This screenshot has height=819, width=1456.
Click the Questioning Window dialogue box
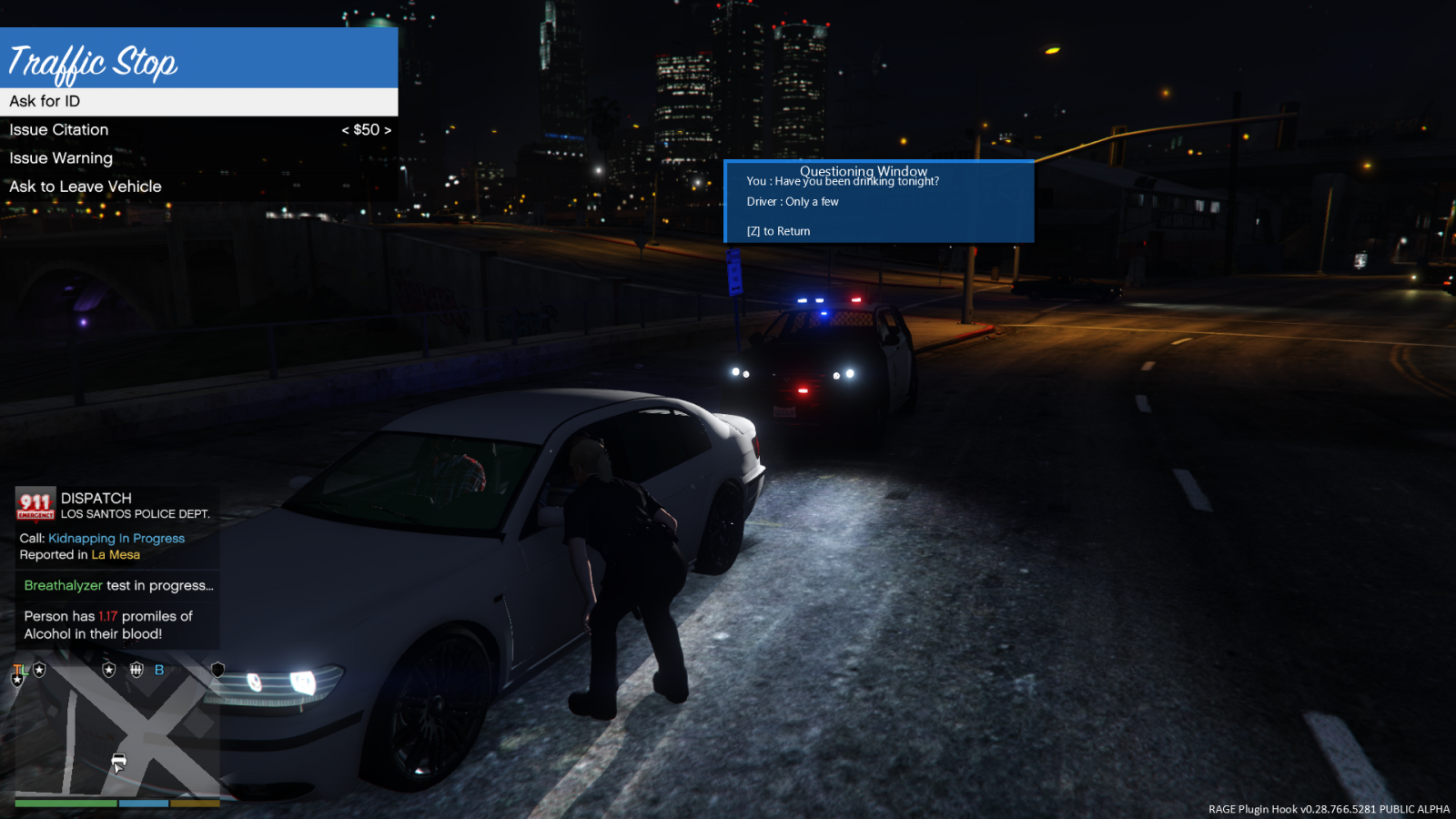[878, 202]
